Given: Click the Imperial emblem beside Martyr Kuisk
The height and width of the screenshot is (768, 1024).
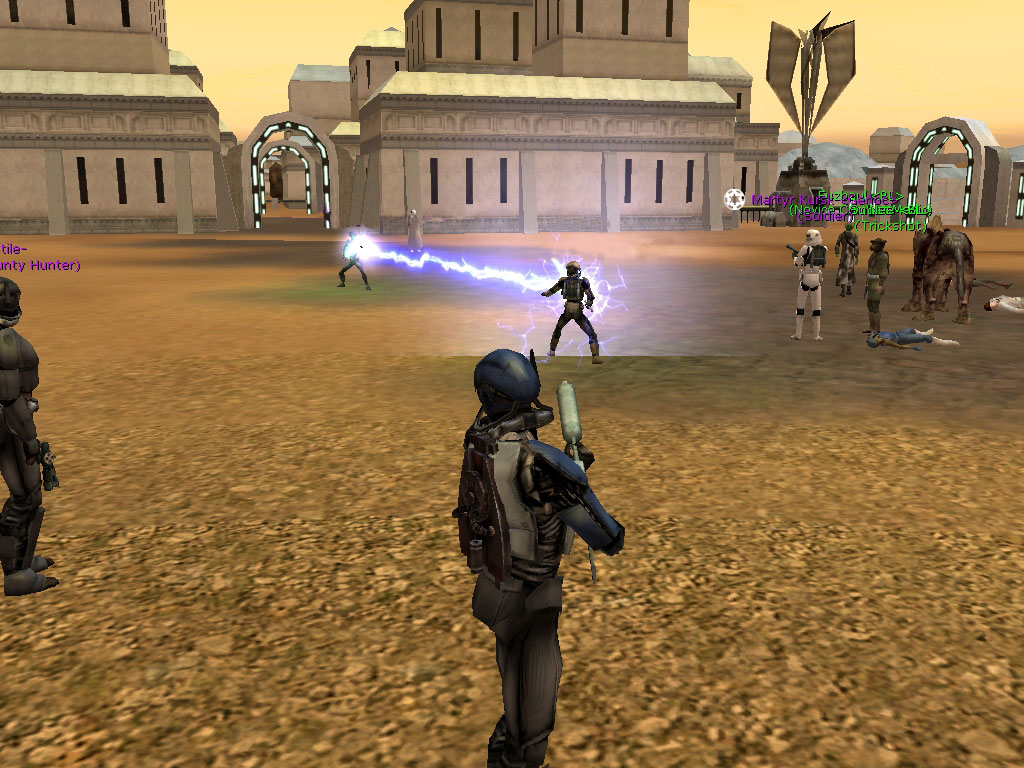Looking at the screenshot, I should (735, 199).
